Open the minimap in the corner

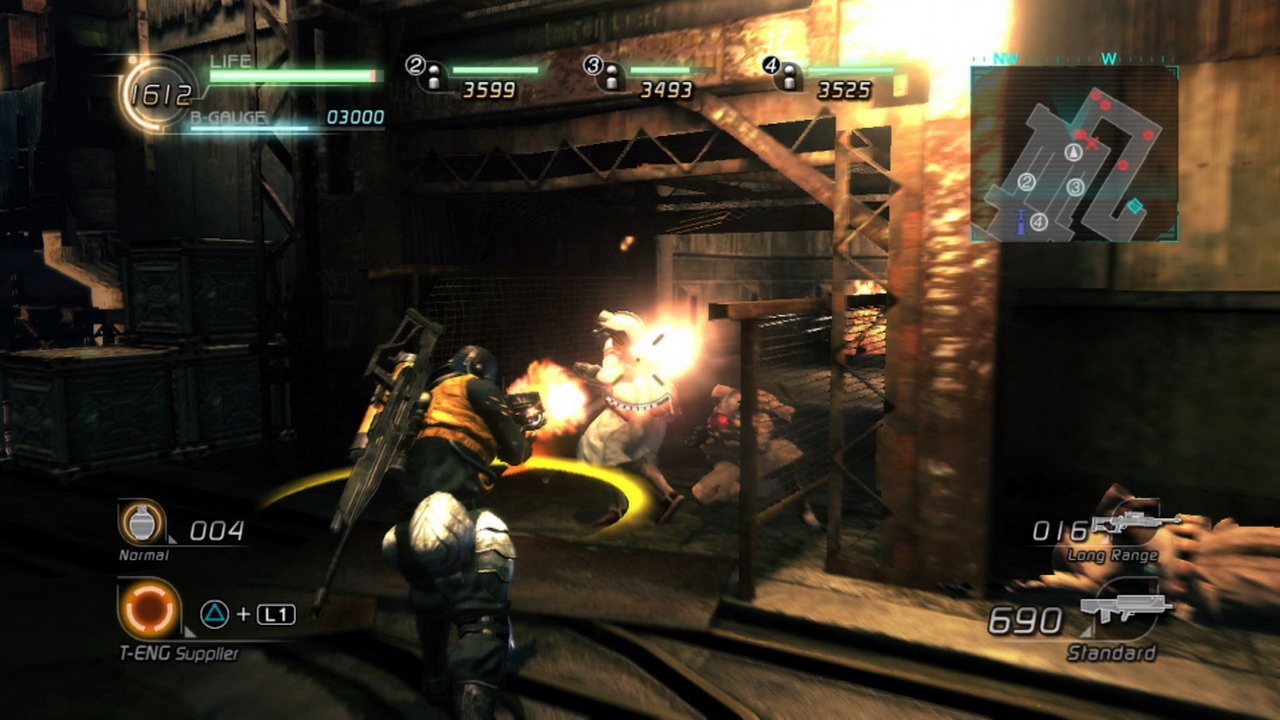point(1074,153)
